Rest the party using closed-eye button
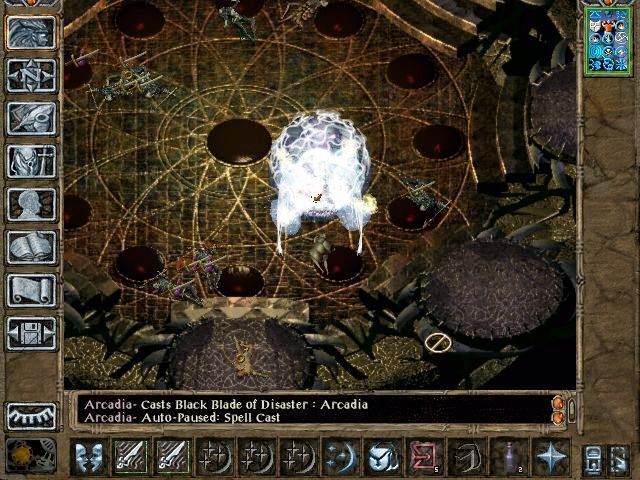640x480 pixels. tap(31, 415)
